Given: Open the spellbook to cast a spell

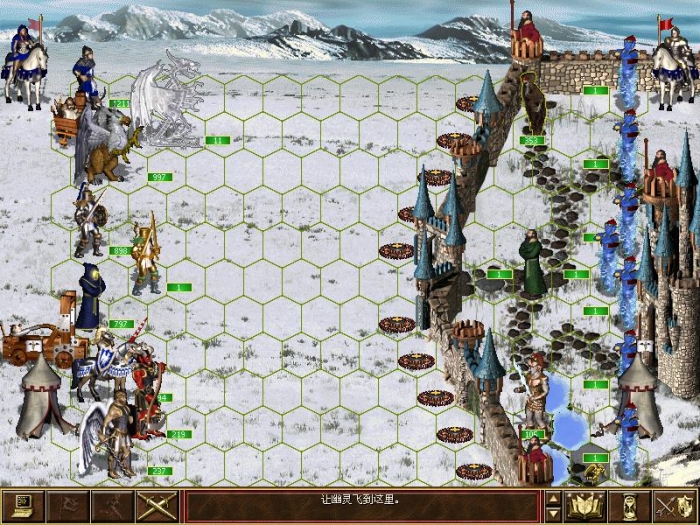Looking at the screenshot, I should (584, 505).
